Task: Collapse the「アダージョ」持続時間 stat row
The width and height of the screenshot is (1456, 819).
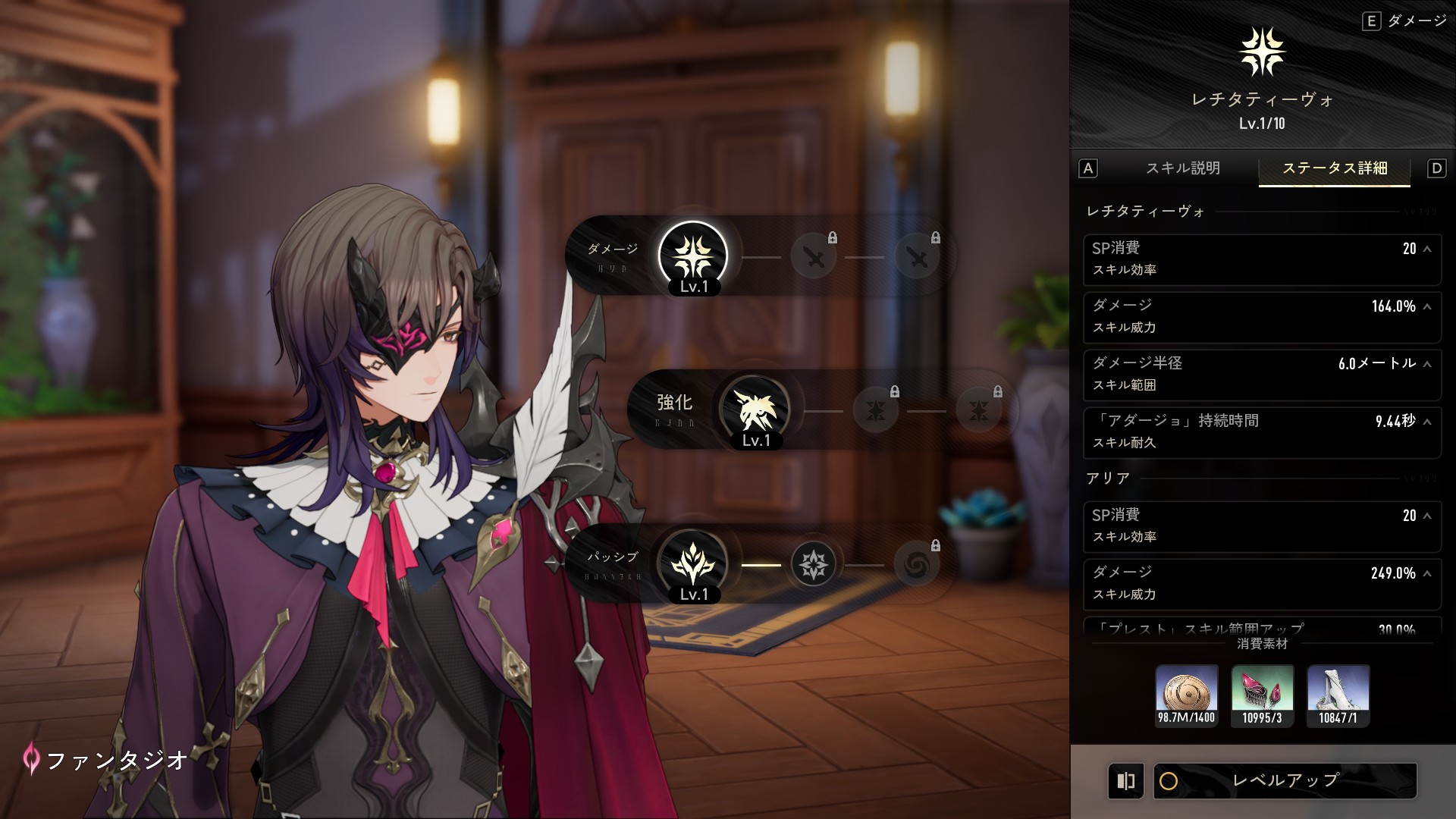Action: pos(1427,422)
